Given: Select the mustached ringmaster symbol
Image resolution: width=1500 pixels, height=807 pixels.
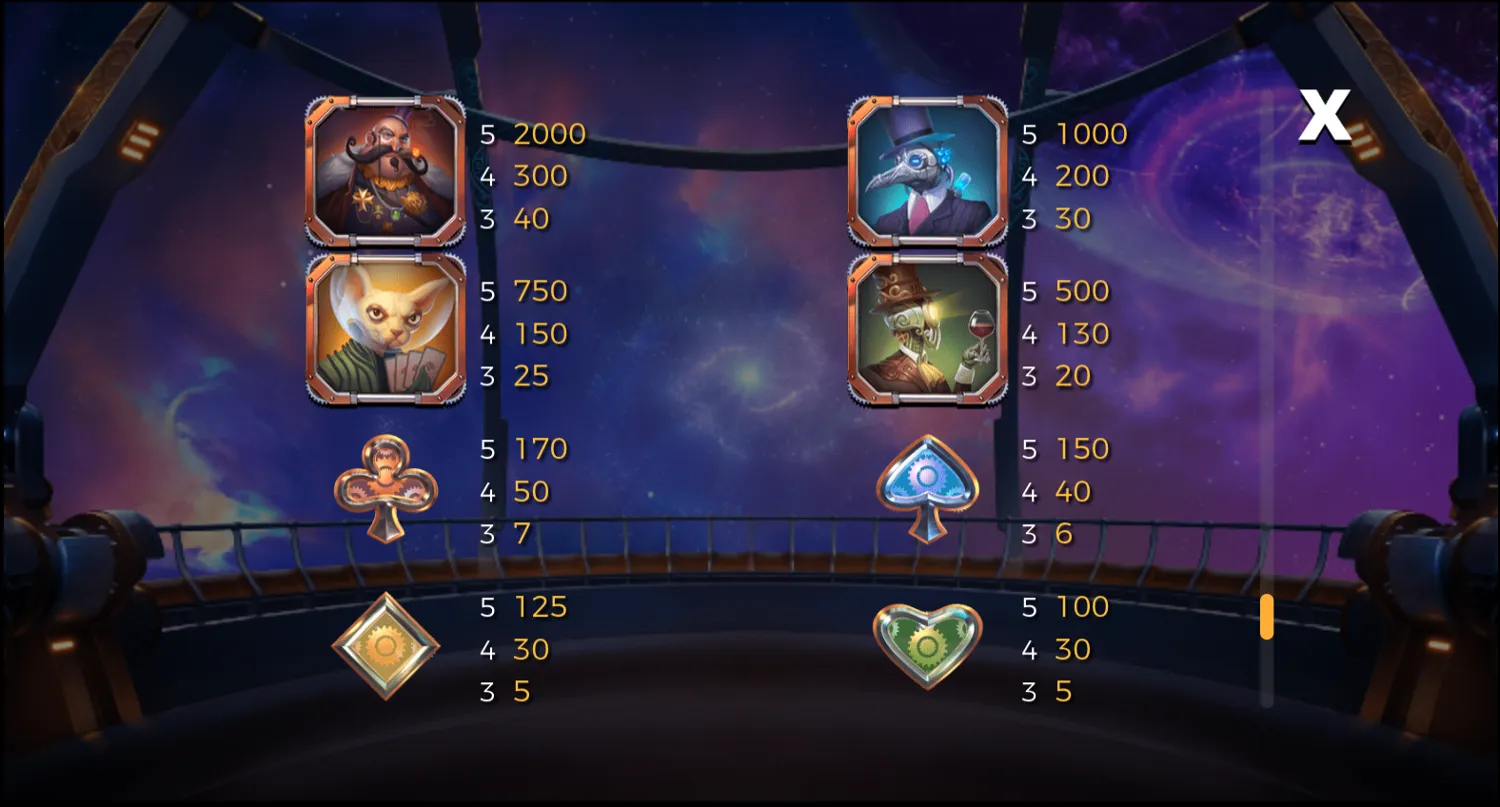Looking at the screenshot, I should click(385, 170).
